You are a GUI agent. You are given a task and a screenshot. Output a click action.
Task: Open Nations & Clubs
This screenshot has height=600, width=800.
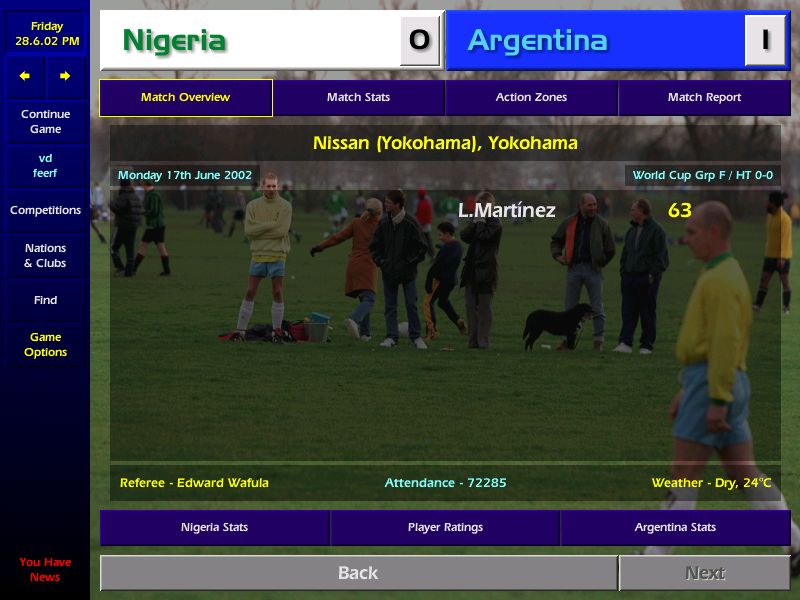click(45, 256)
